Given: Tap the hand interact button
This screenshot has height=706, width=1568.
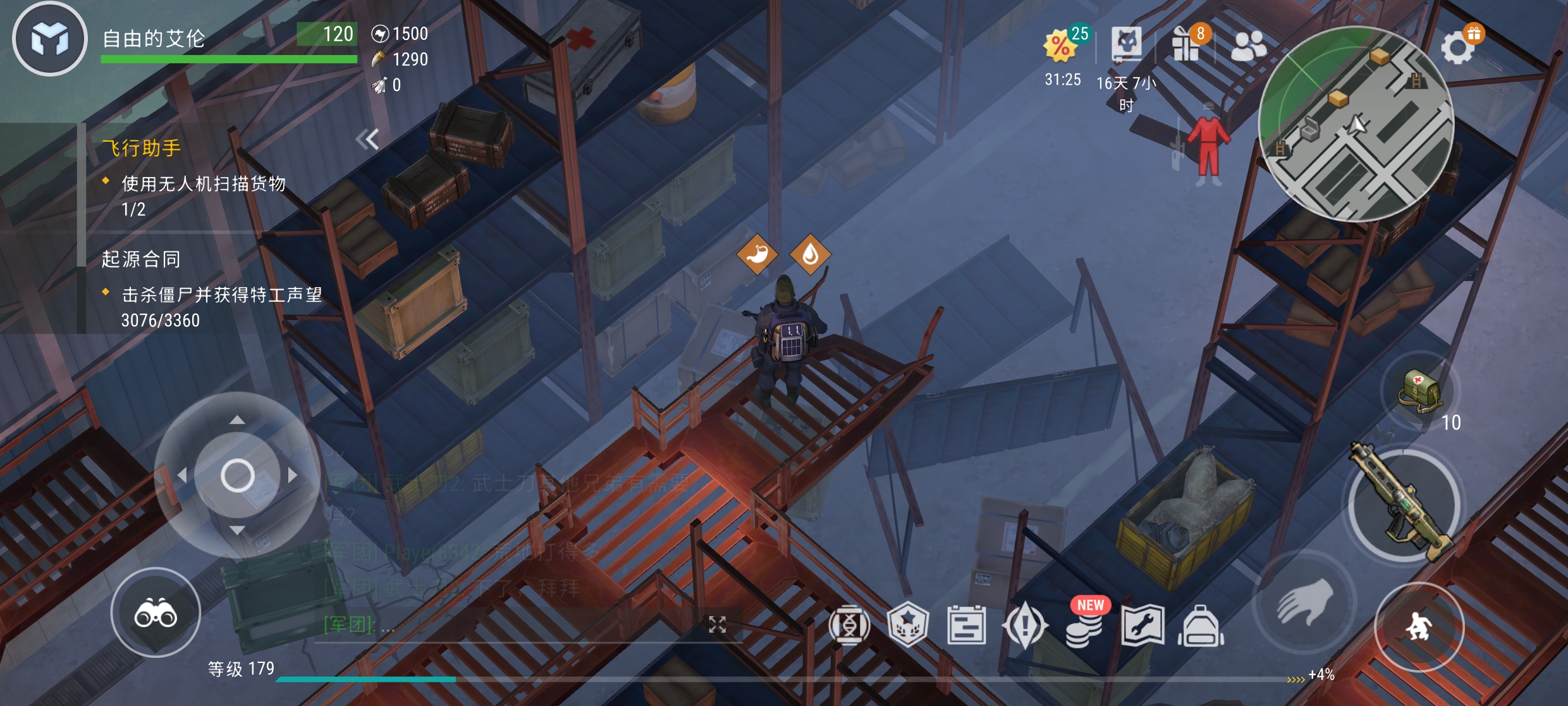Looking at the screenshot, I should pyautogui.click(x=1305, y=604).
